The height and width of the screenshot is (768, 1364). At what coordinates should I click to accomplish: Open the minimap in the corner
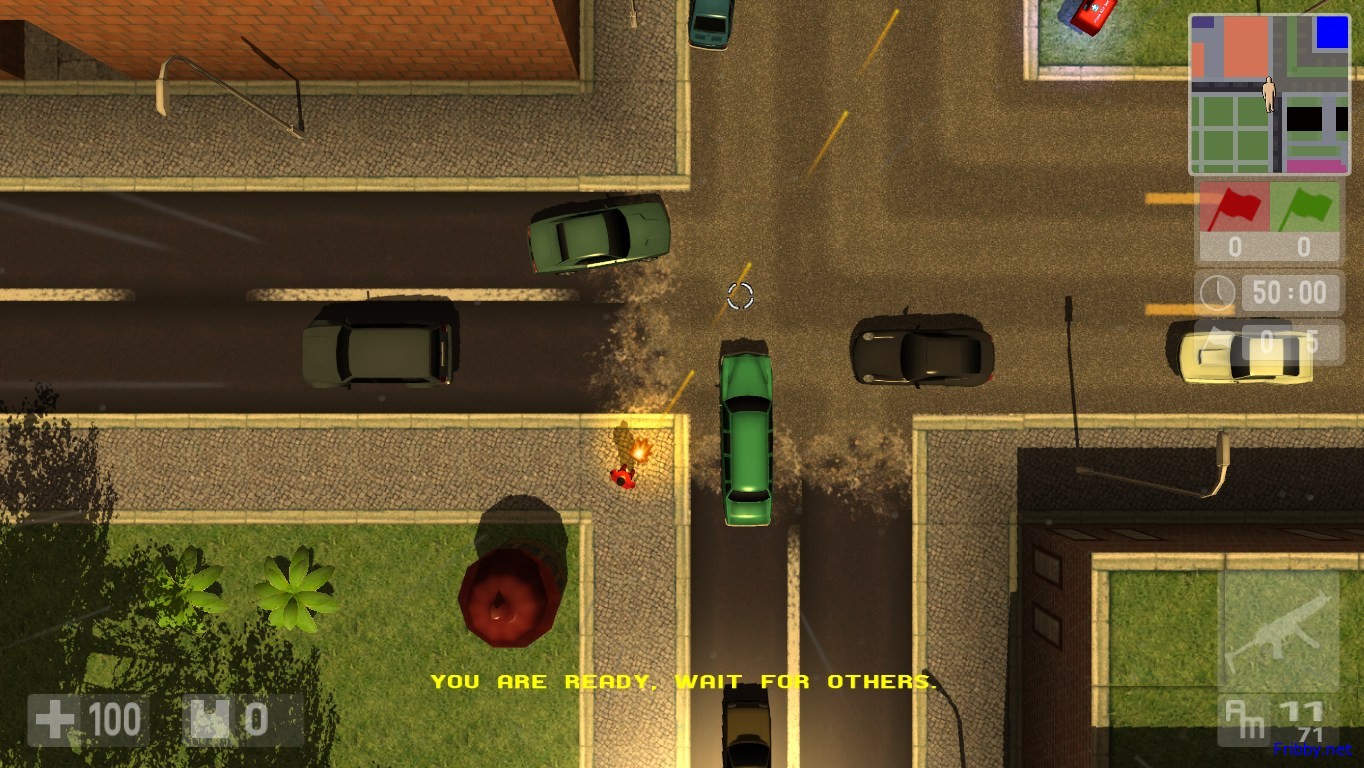1269,95
